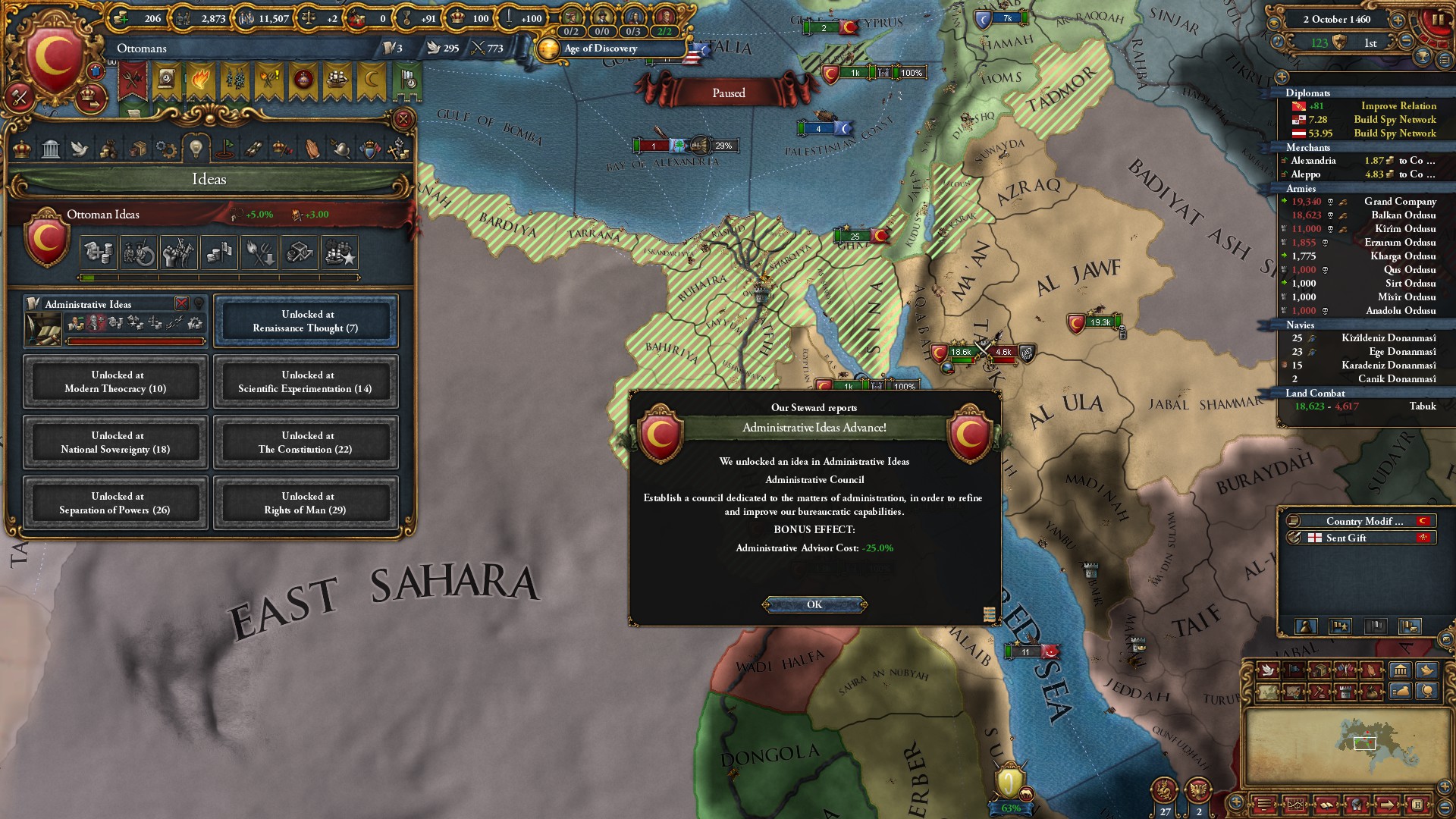Abandon Administrative Ideas with the red X

(181, 303)
